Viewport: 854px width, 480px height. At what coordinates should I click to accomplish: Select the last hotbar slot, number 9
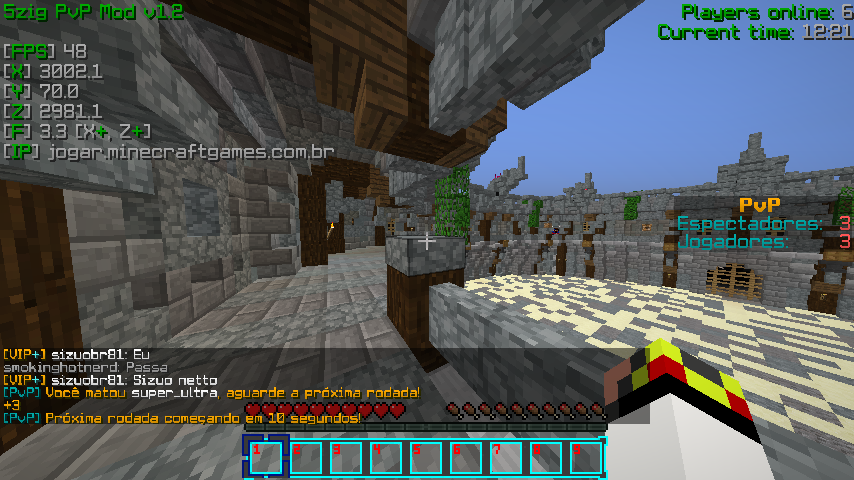[x=585, y=457]
